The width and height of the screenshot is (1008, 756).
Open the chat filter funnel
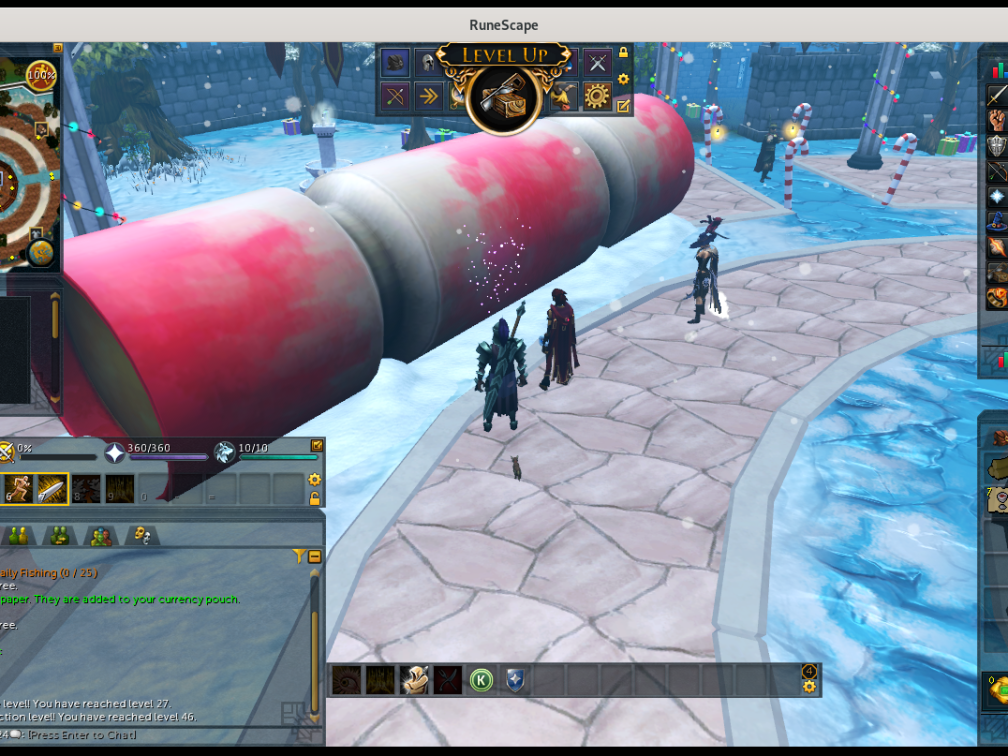pyautogui.click(x=298, y=556)
